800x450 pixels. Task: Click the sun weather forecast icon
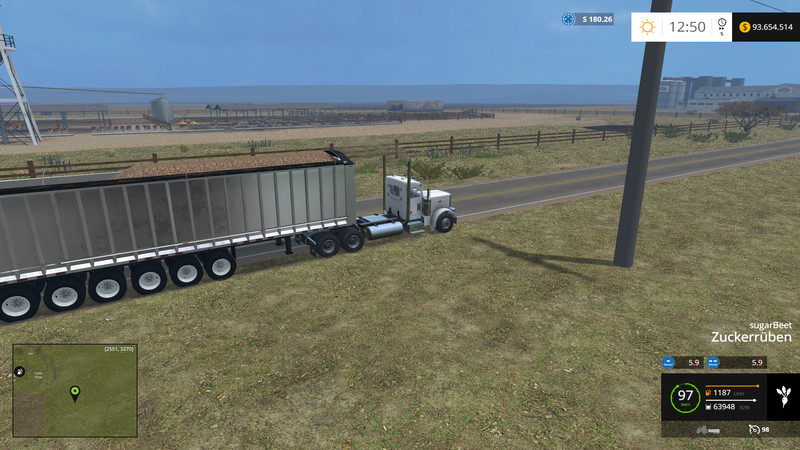pos(648,27)
